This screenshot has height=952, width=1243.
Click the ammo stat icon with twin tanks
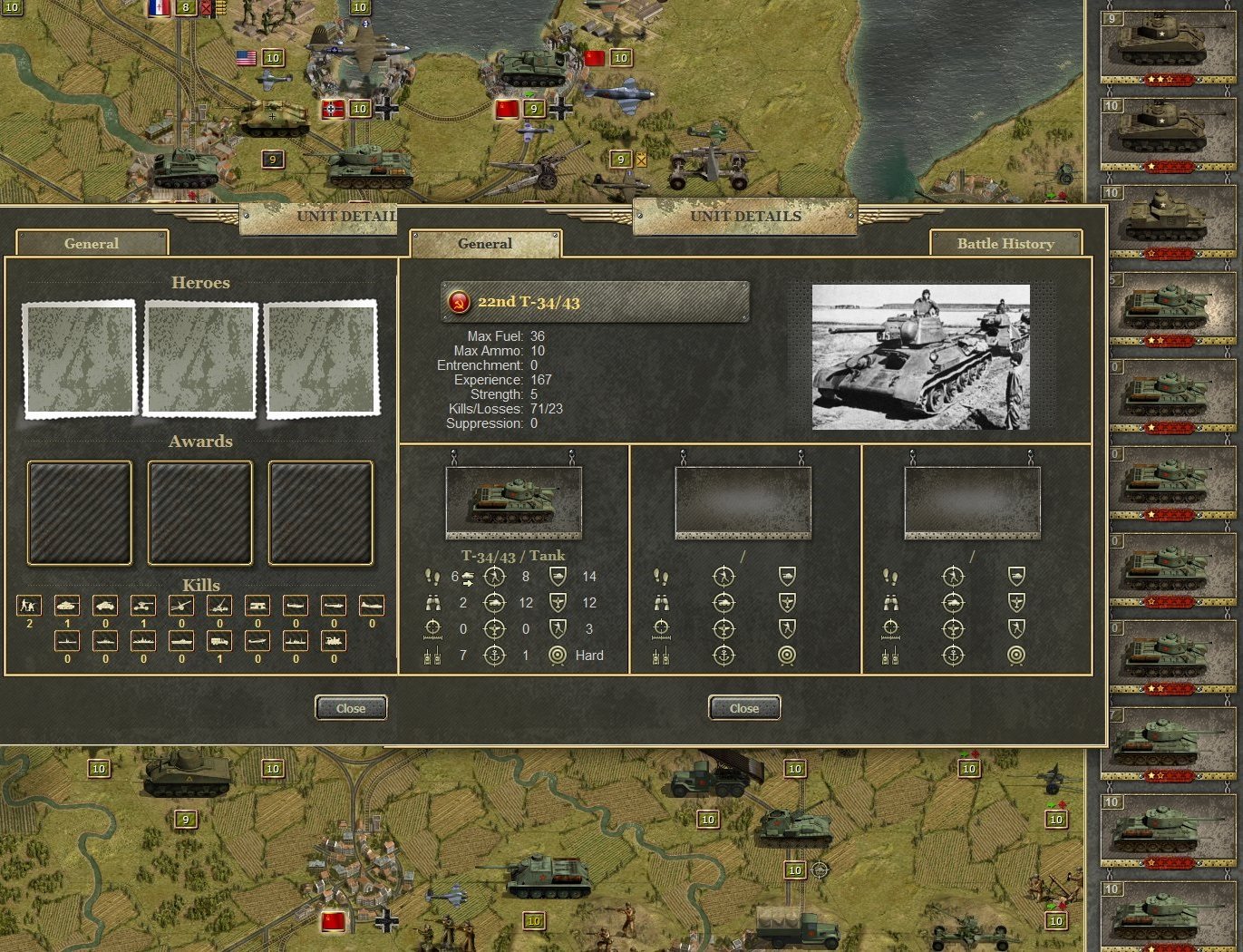coord(434,655)
